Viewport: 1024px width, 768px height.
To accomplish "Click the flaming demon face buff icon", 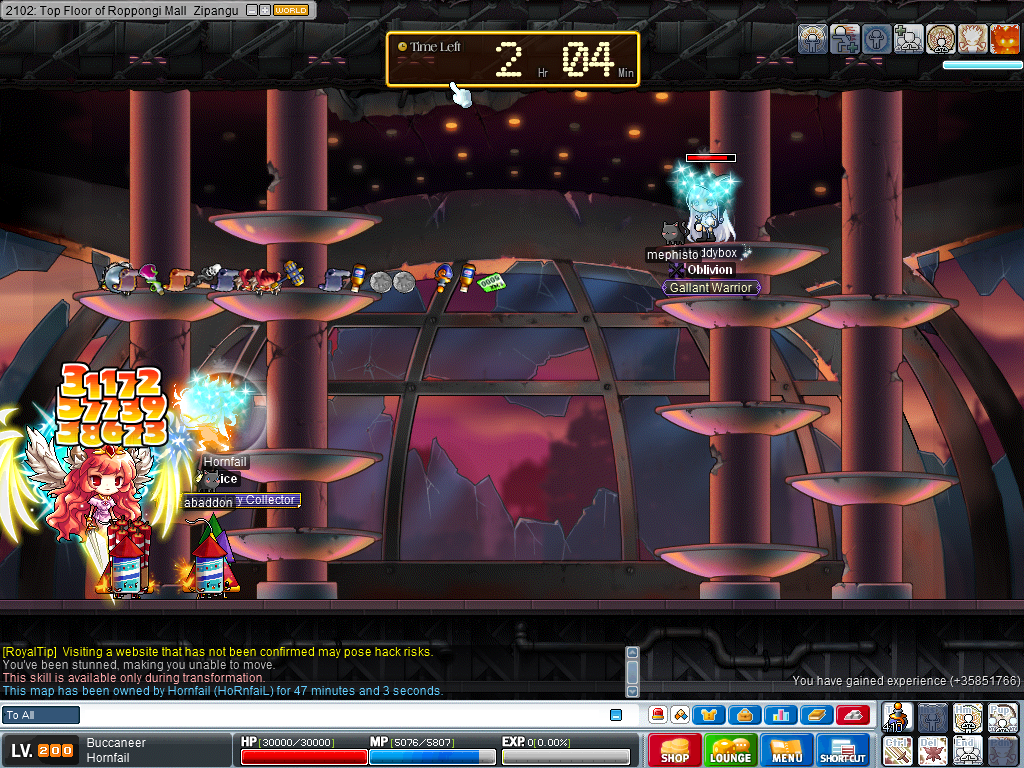I will pos(1005,39).
